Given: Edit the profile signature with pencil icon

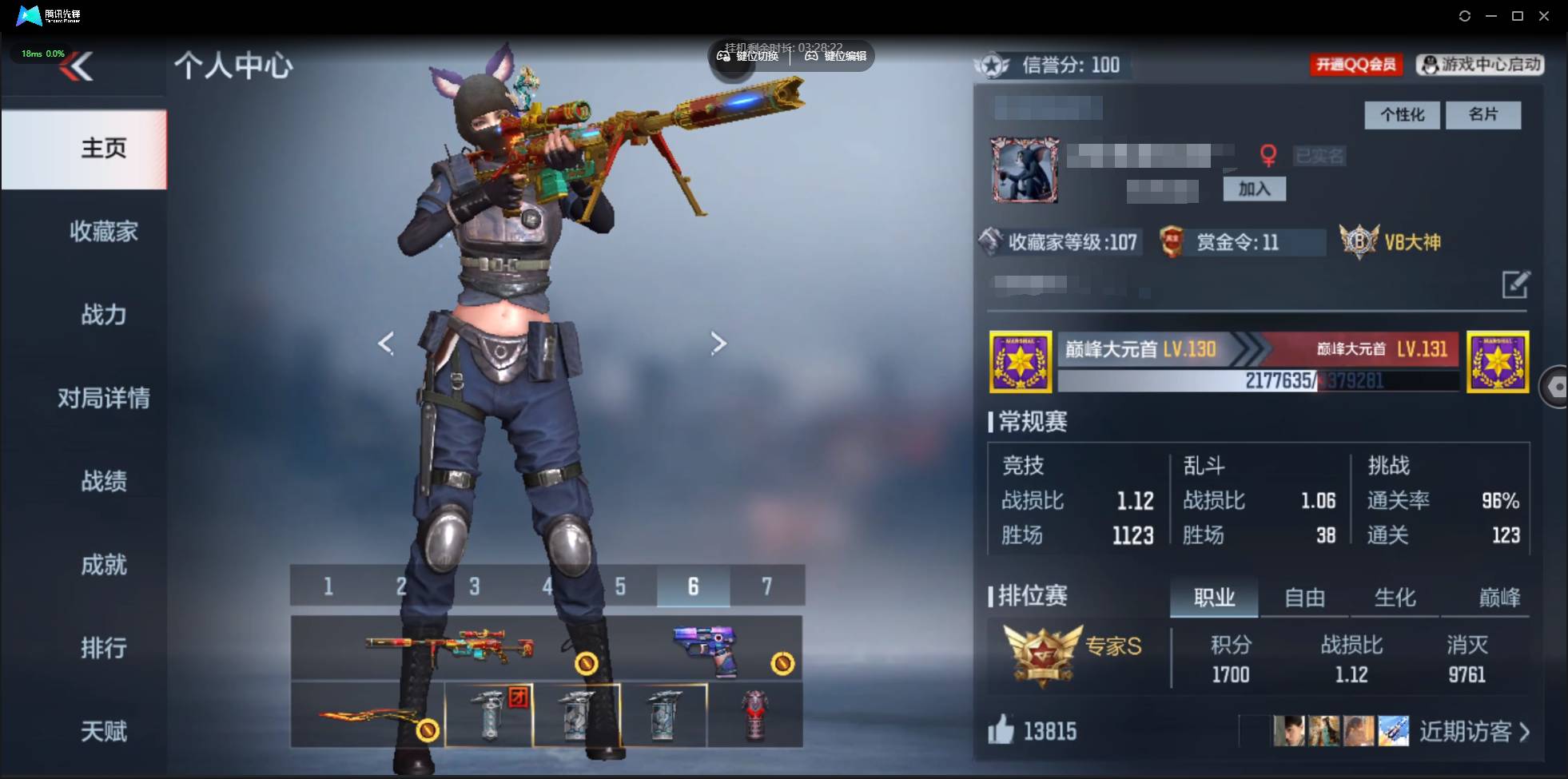Looking at the screenshot, I should pos(1515,284).
